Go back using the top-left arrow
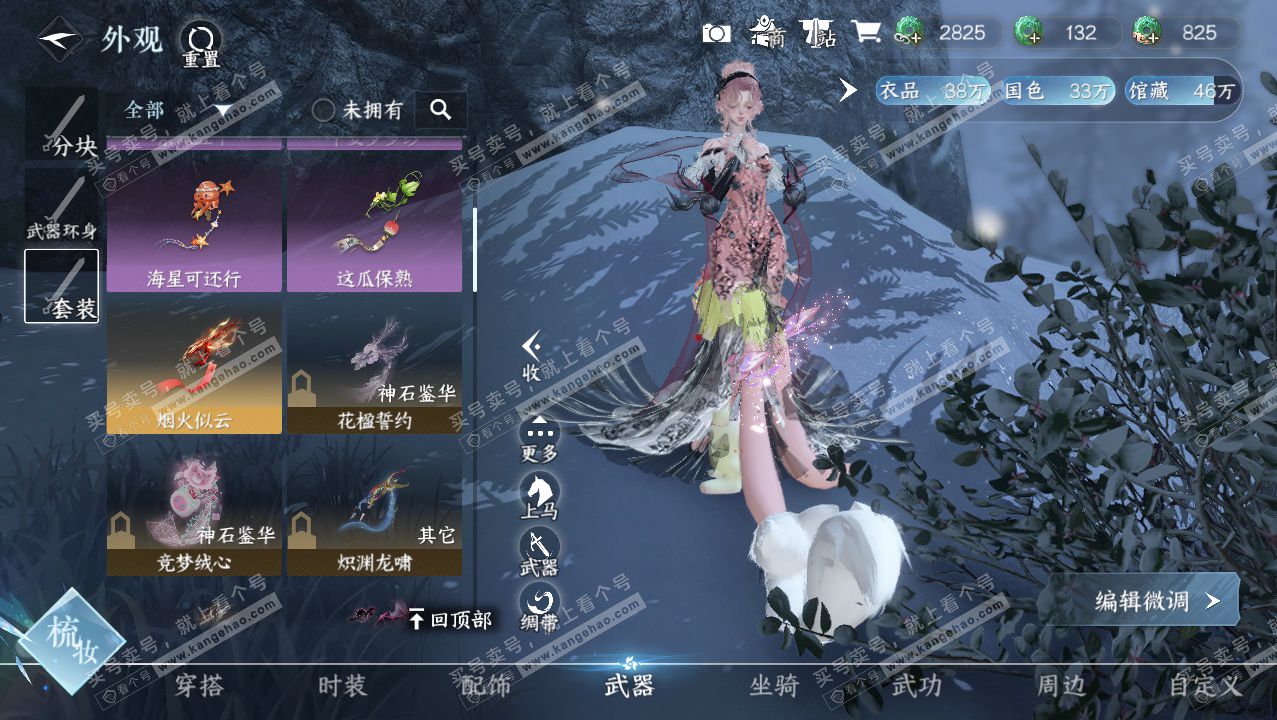Image resolution: width=1277 pixels, height=720 pixels. (59, 40)
